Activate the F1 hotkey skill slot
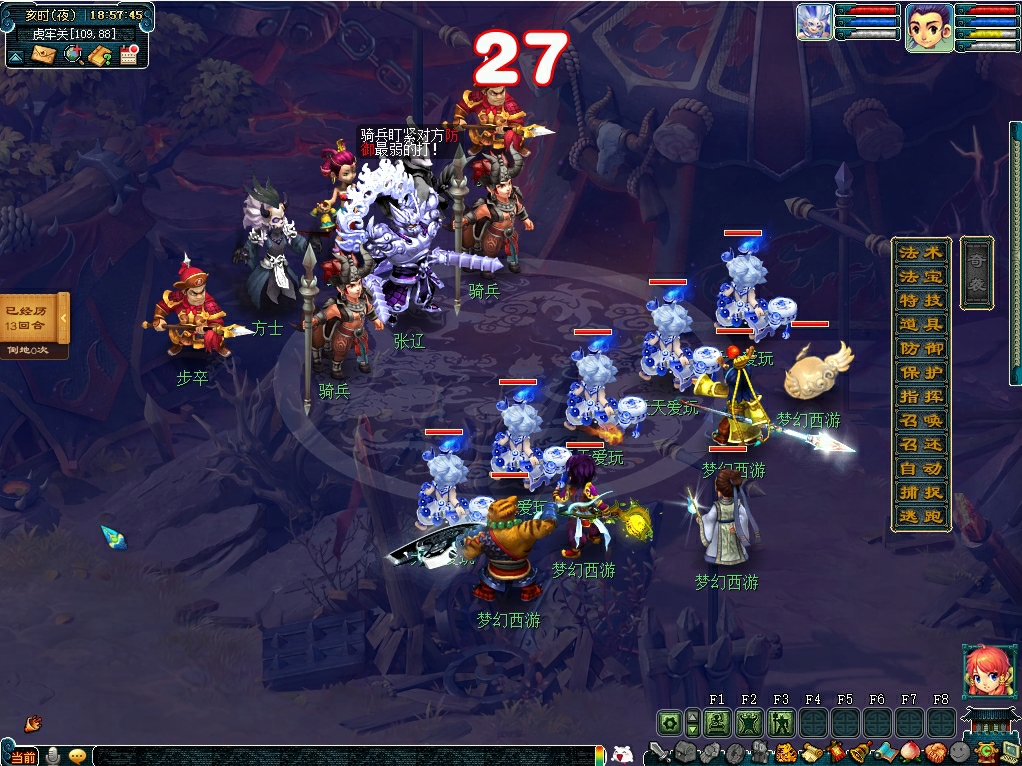The width and height of the screenshot is (1022, 766). [716, 722]
